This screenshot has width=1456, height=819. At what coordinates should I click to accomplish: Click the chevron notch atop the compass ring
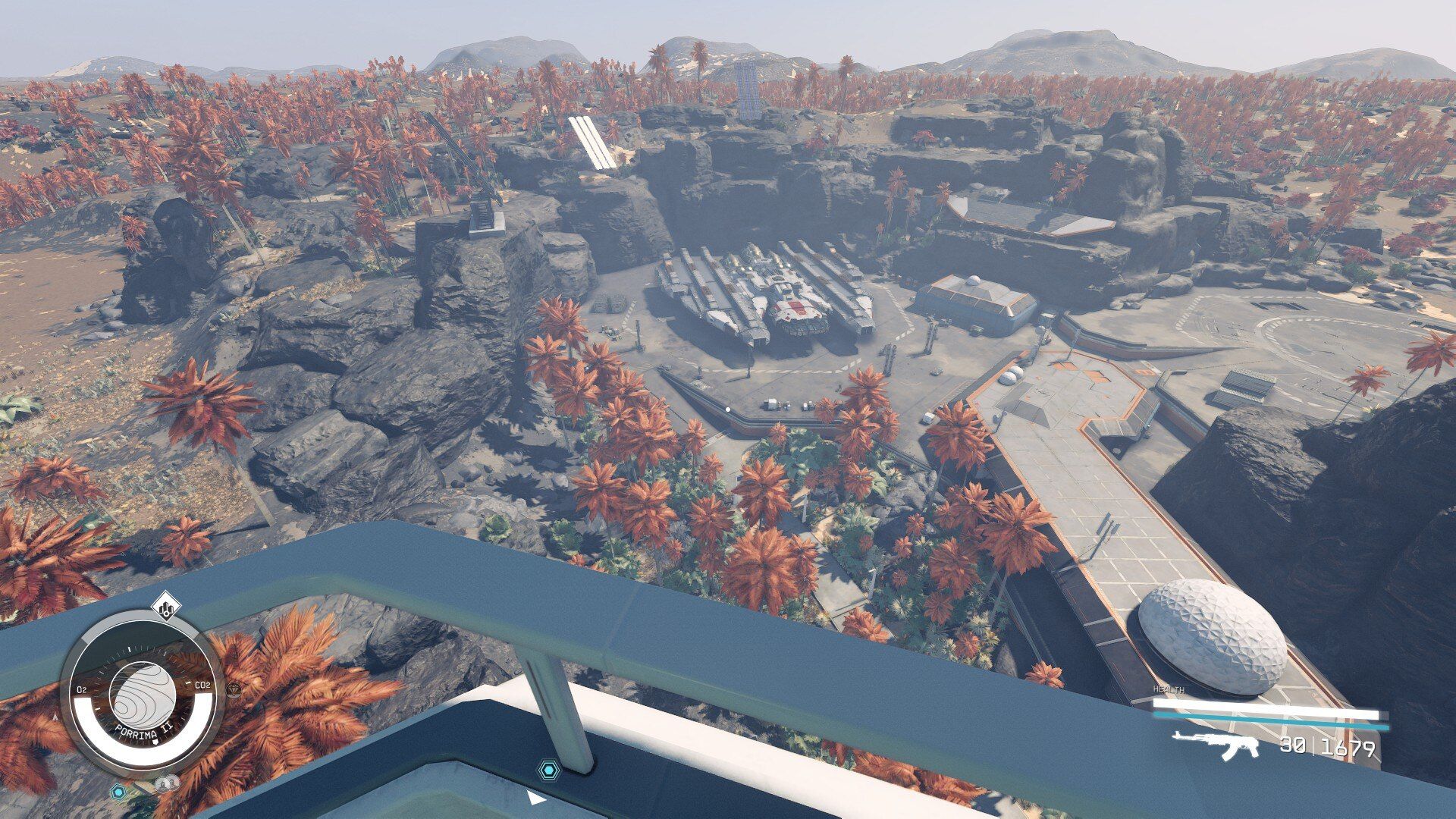129,648
